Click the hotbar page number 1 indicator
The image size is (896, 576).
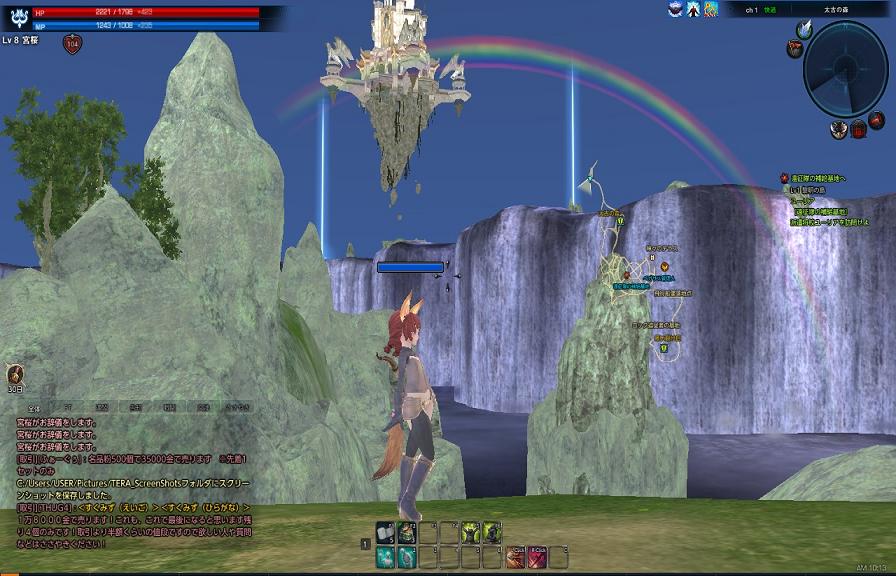click(366, 544)
